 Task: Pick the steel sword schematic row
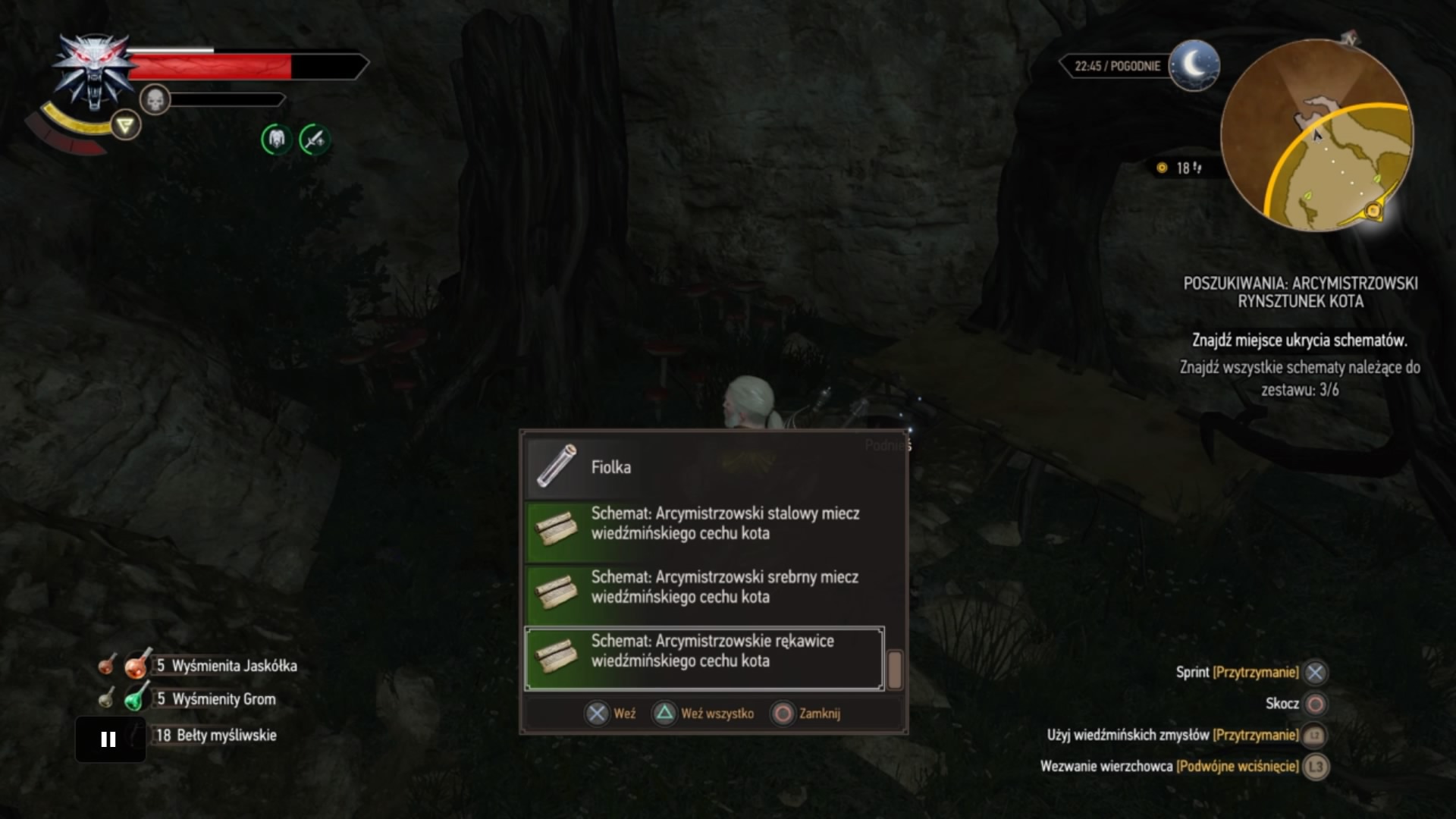713,524
